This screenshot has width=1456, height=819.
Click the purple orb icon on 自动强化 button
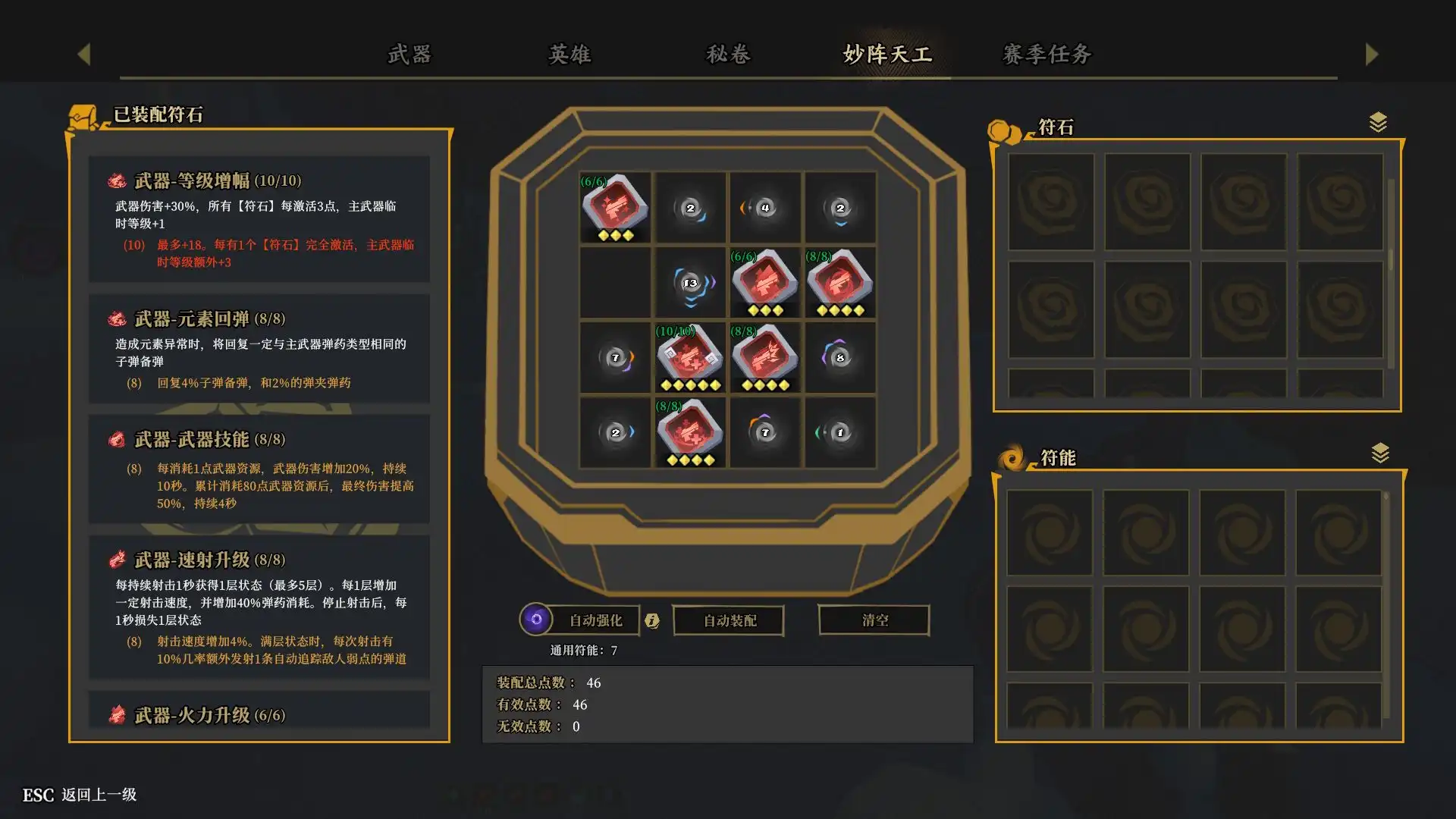click(x=538, y=620)
